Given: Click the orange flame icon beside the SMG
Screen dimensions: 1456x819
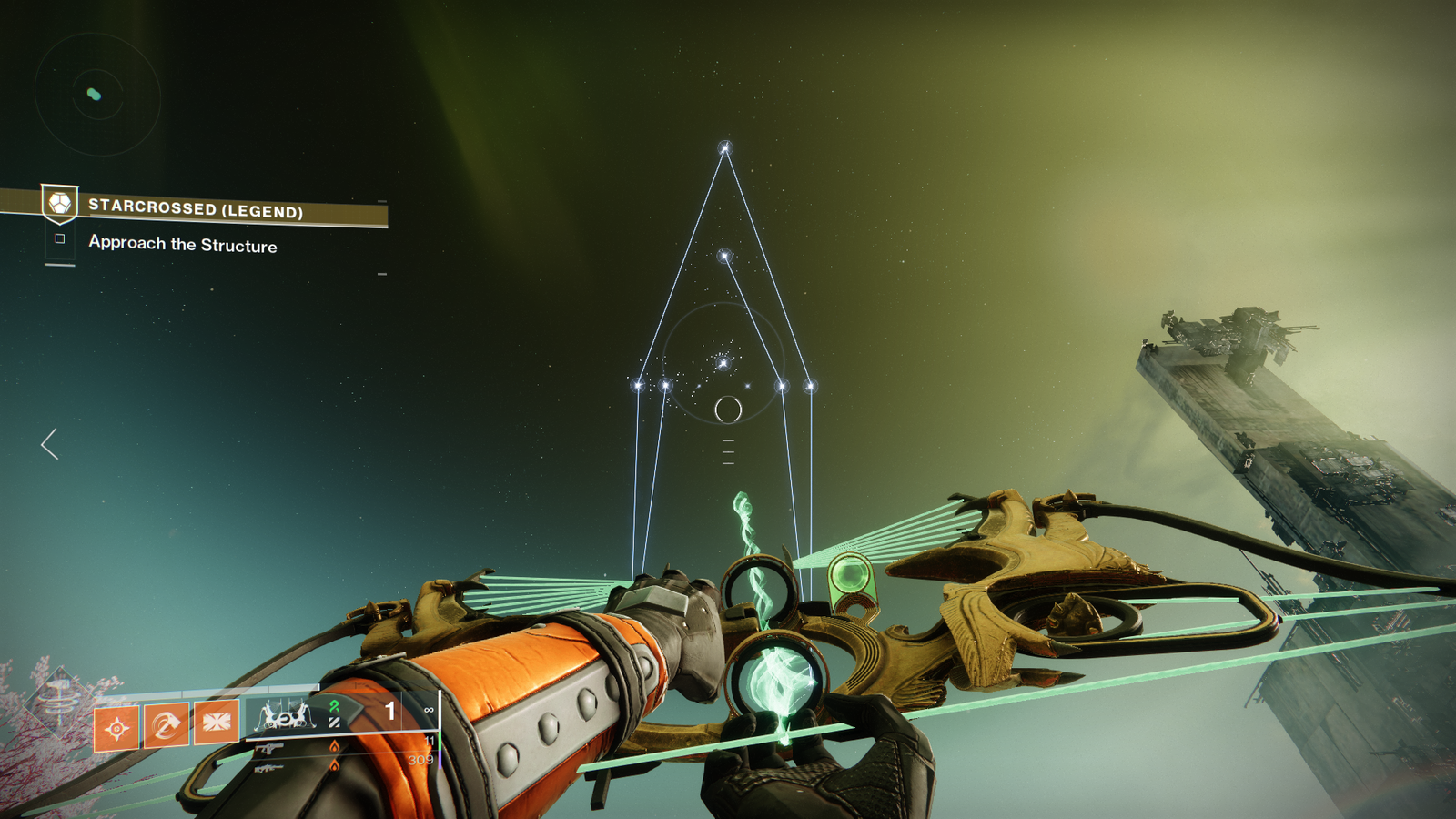Looking at the screenshot, I should 335,746.
